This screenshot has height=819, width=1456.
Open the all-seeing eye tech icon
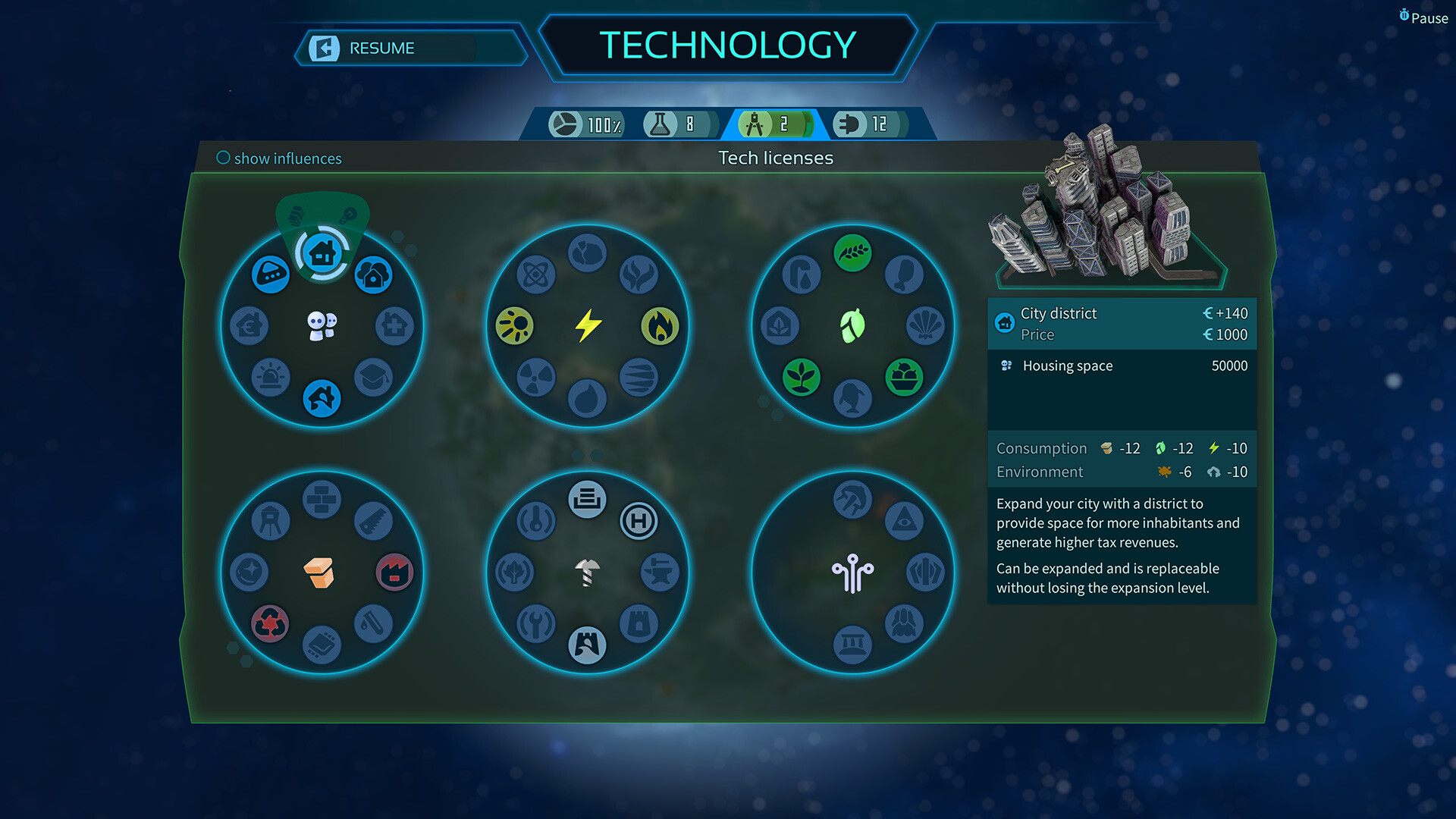(x=904, y=519)
